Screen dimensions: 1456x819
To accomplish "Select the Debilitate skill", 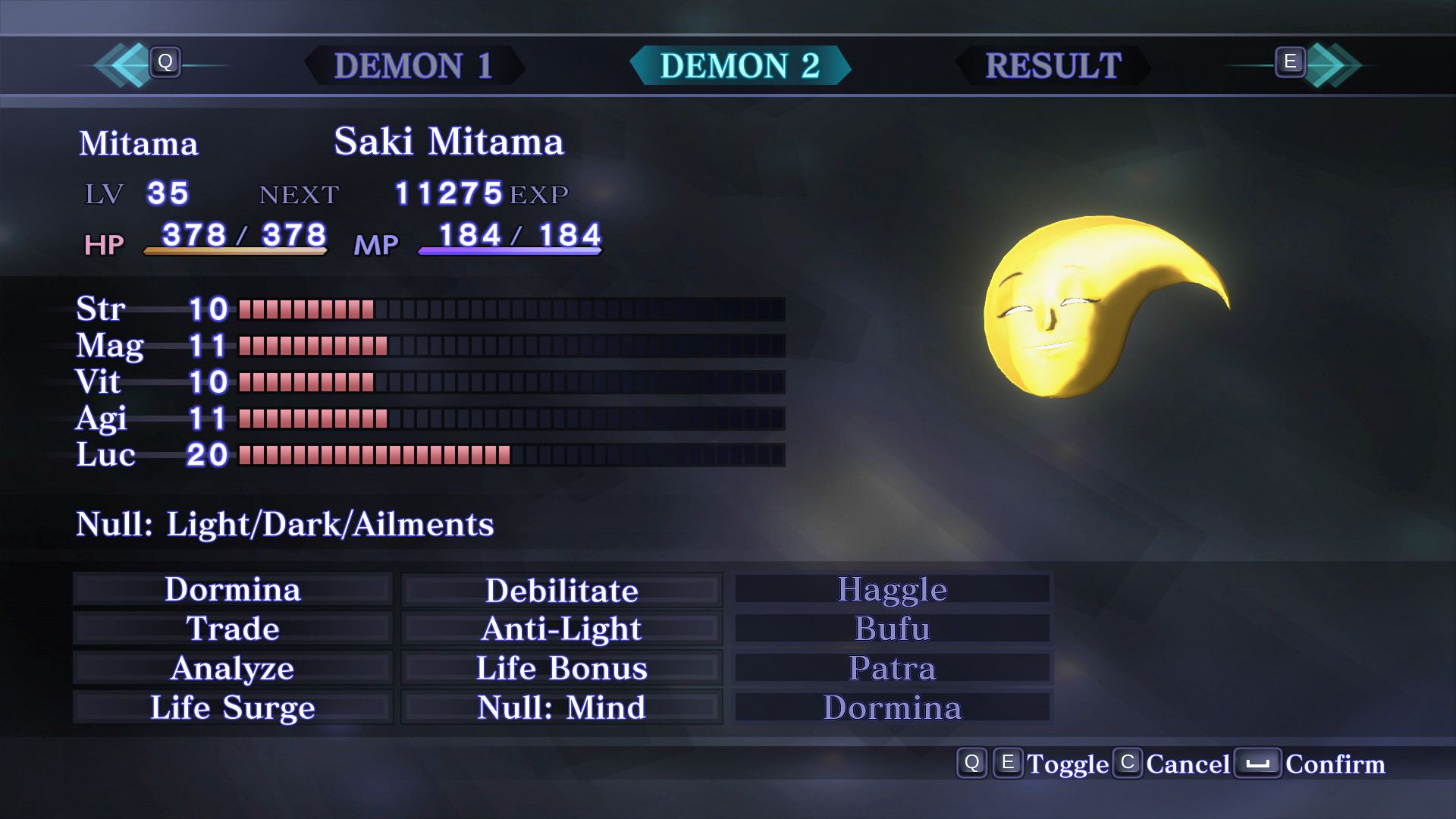I will coord(561,589).
